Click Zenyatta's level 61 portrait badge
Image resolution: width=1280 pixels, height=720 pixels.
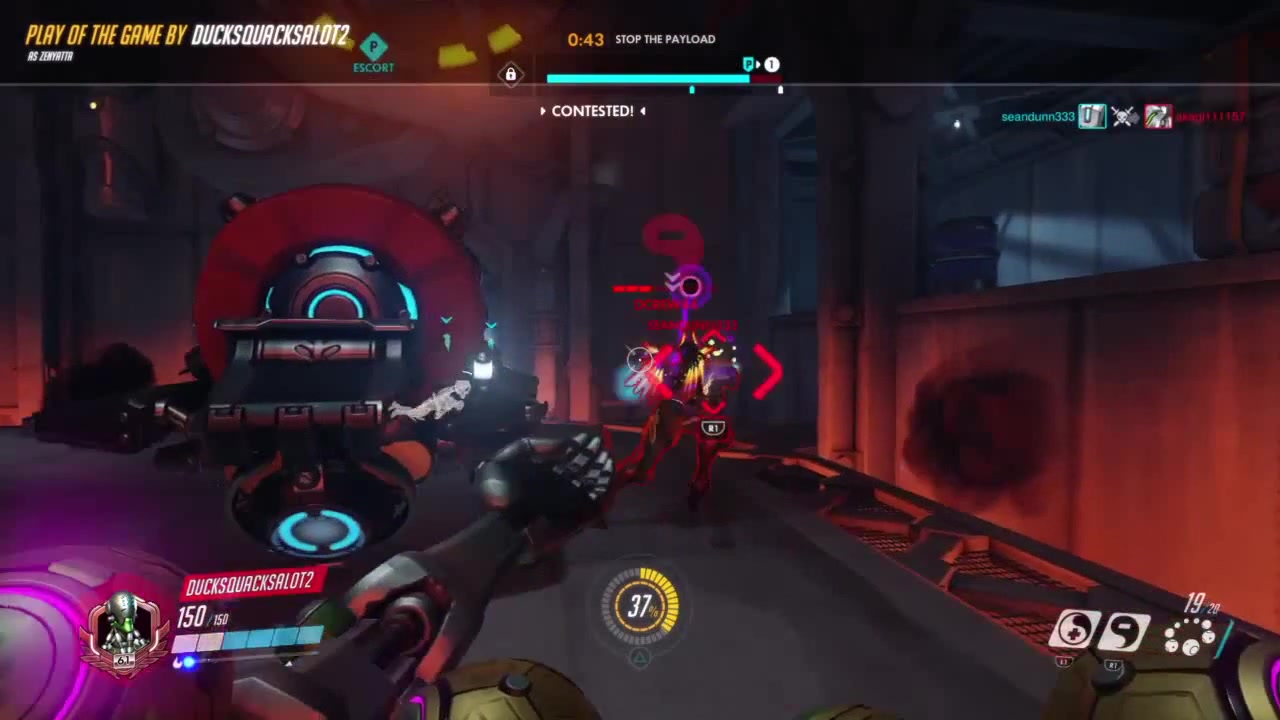click(122, 627)
